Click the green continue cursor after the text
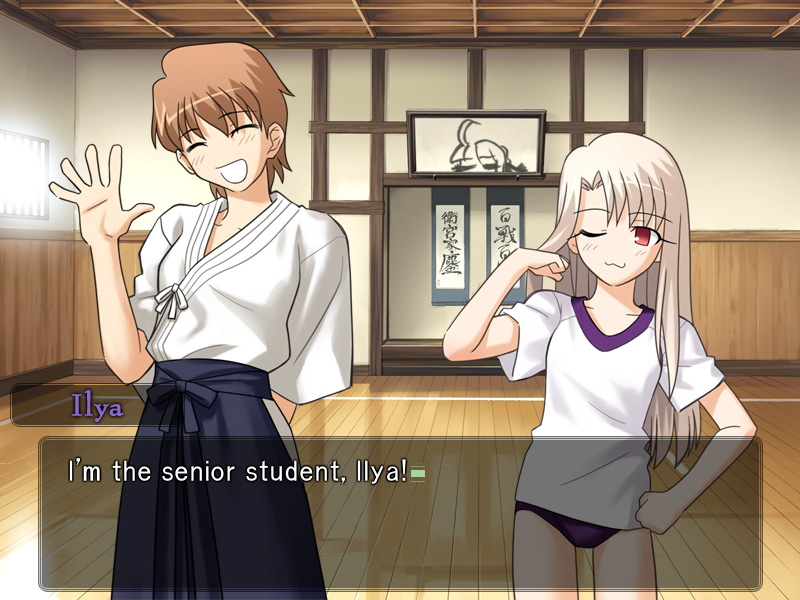This screenshot has width=800, height=600. click(418, 473)
